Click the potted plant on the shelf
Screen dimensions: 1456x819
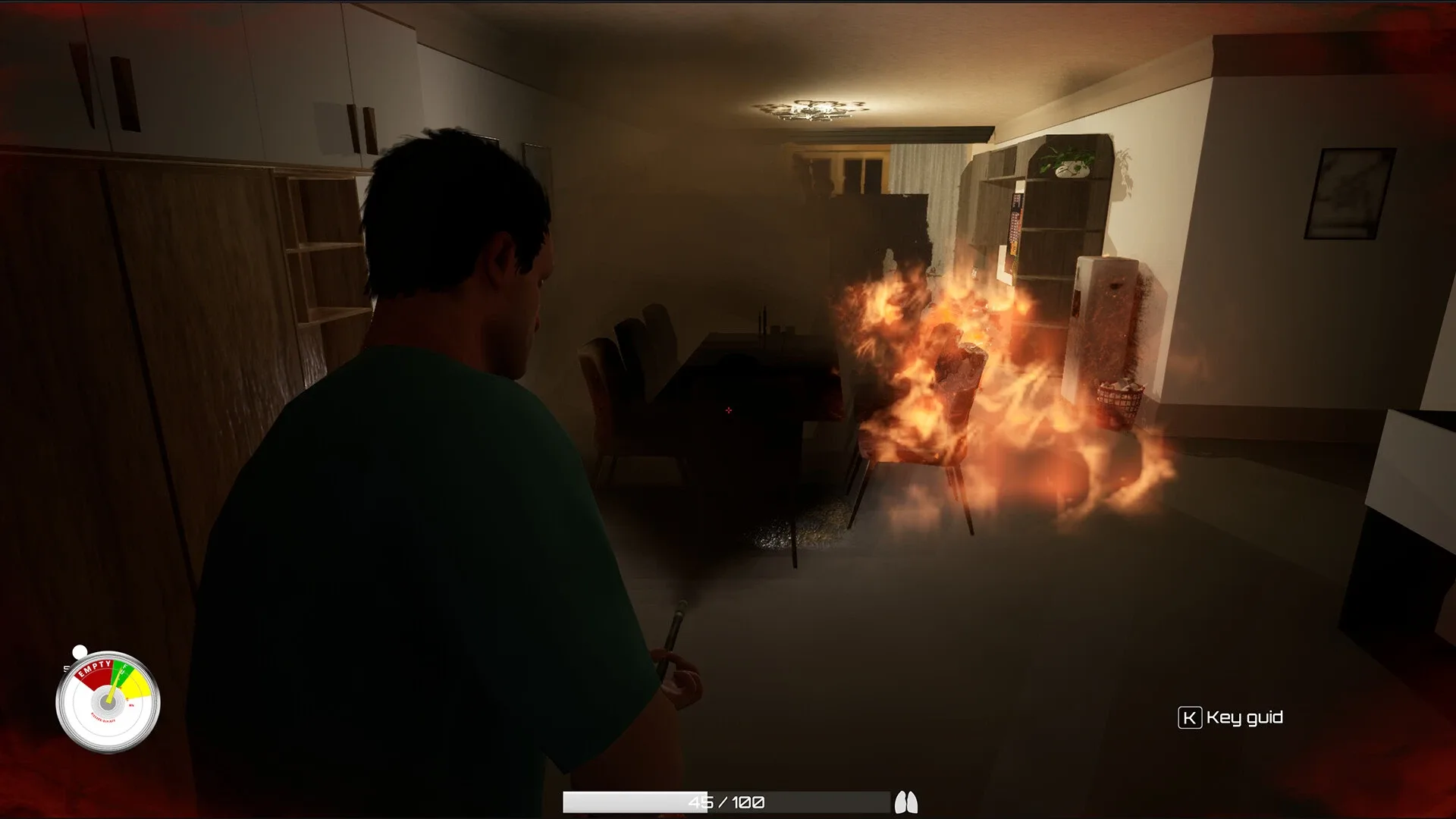(1065, 159)
